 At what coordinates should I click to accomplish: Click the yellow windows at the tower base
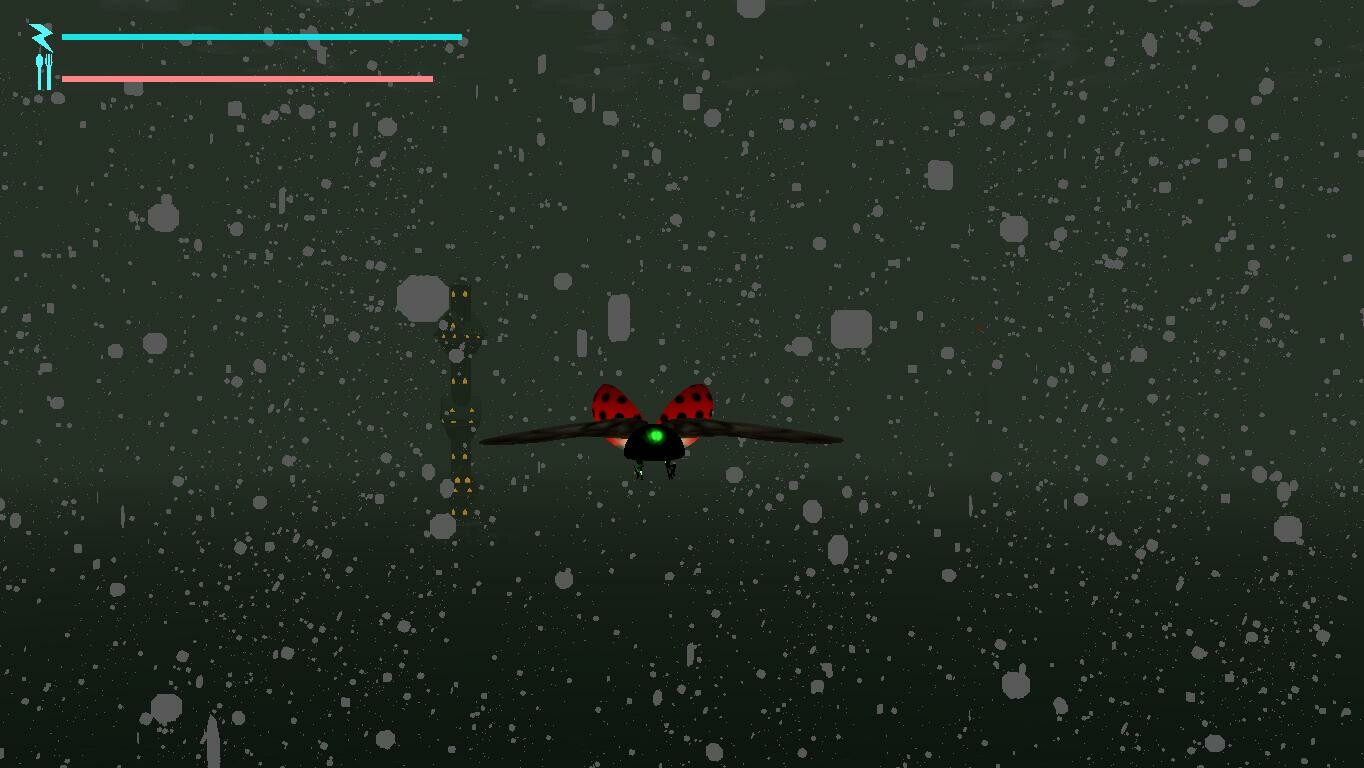tap(460, 510)
